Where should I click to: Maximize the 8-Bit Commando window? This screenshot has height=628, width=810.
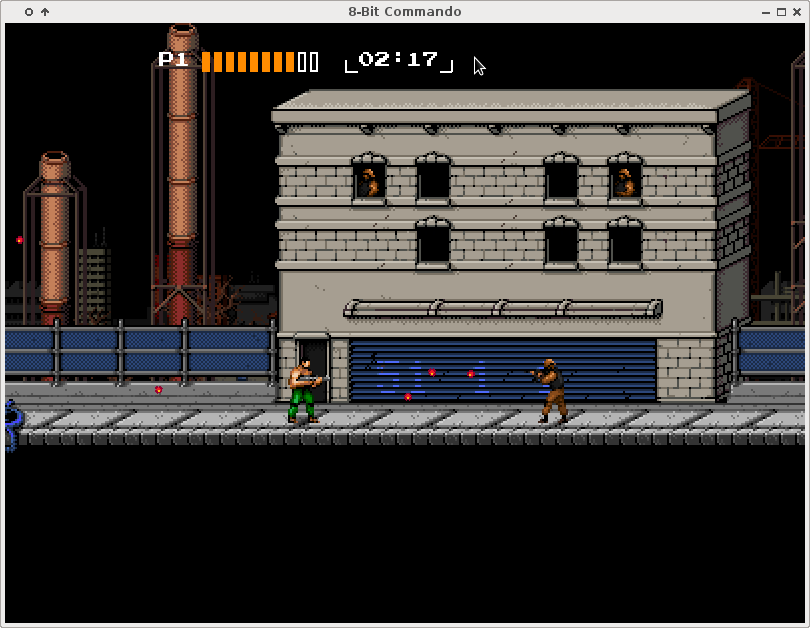click(x=781, y=12)
